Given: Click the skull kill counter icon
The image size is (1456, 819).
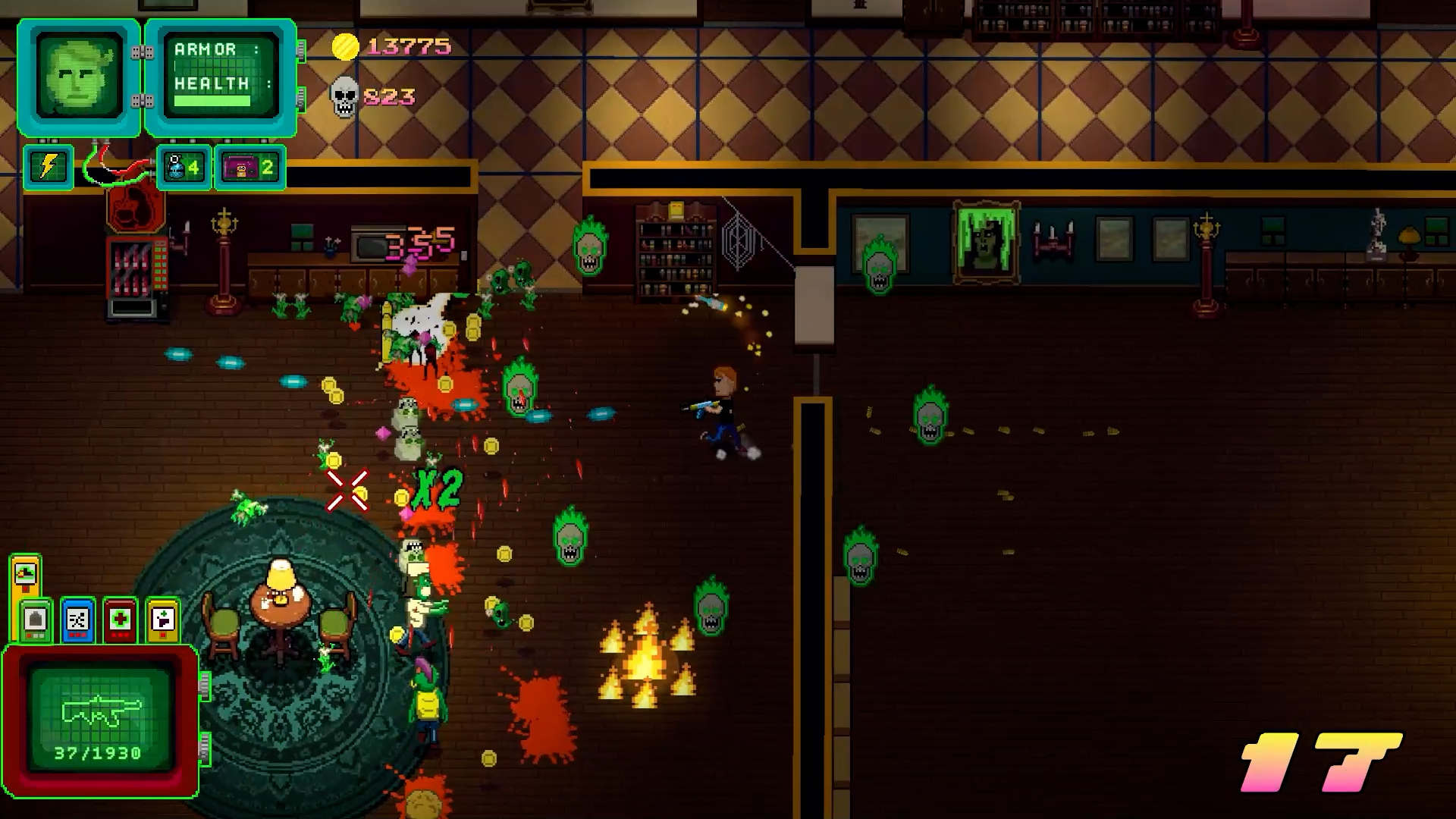Looking at the screenshot, I should pyautogui.click(x=344, y=96).
